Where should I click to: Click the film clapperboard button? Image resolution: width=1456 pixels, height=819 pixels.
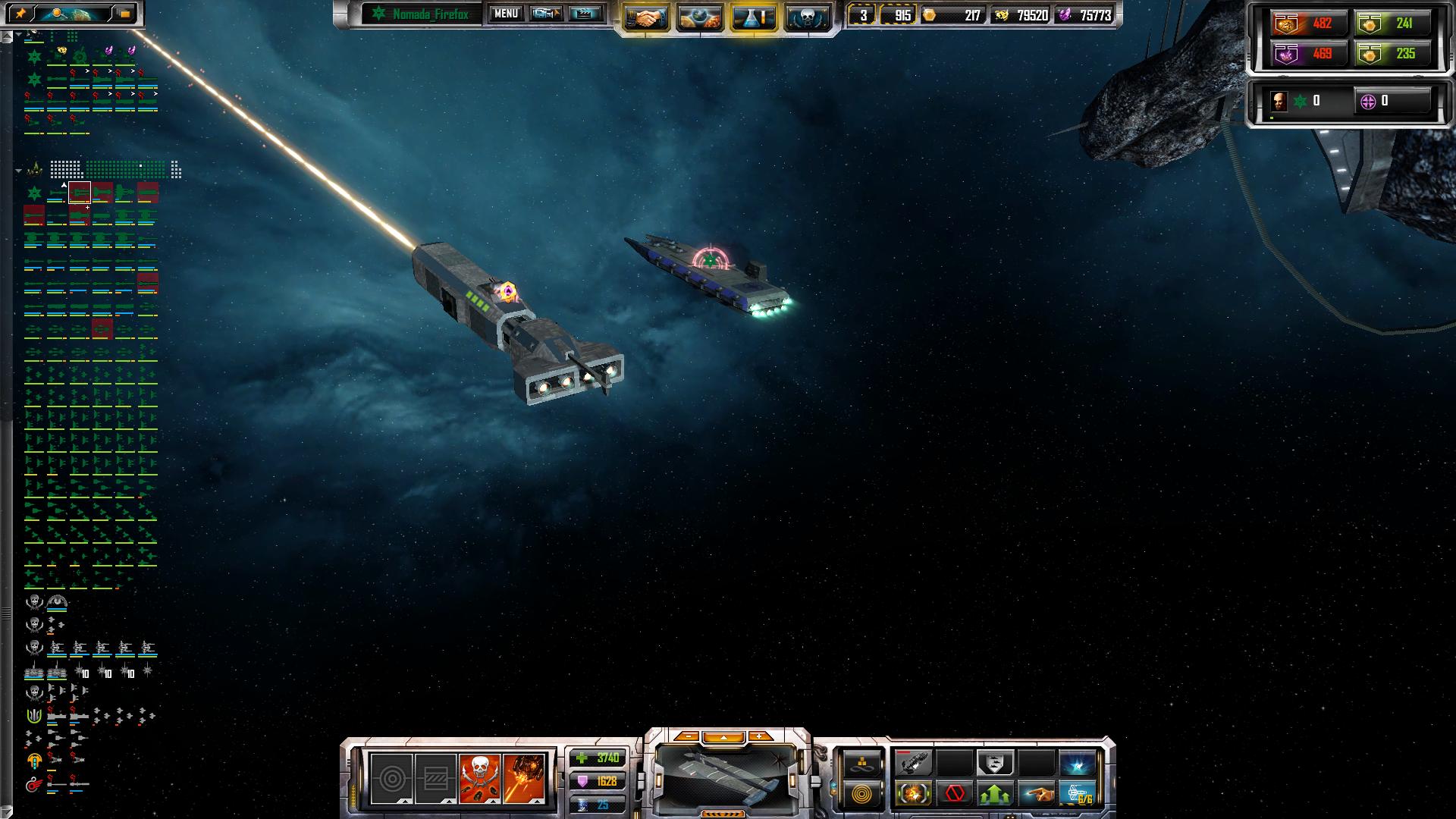585,14
